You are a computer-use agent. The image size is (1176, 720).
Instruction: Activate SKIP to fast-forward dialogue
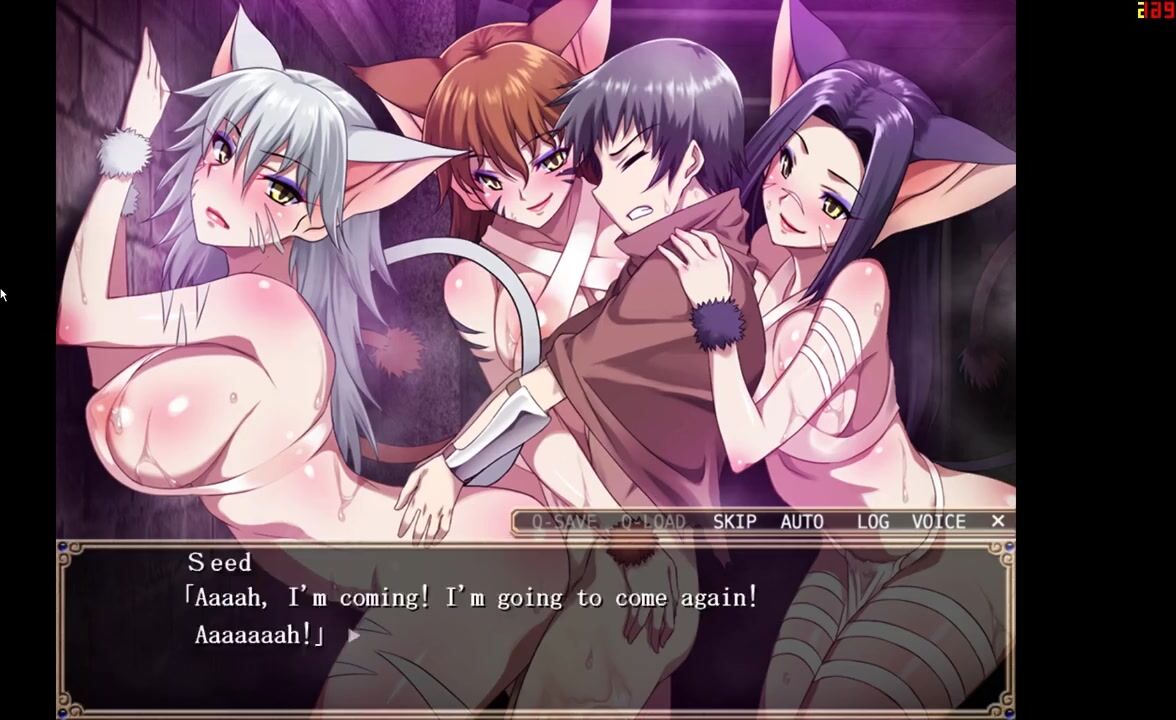[734, 522]
